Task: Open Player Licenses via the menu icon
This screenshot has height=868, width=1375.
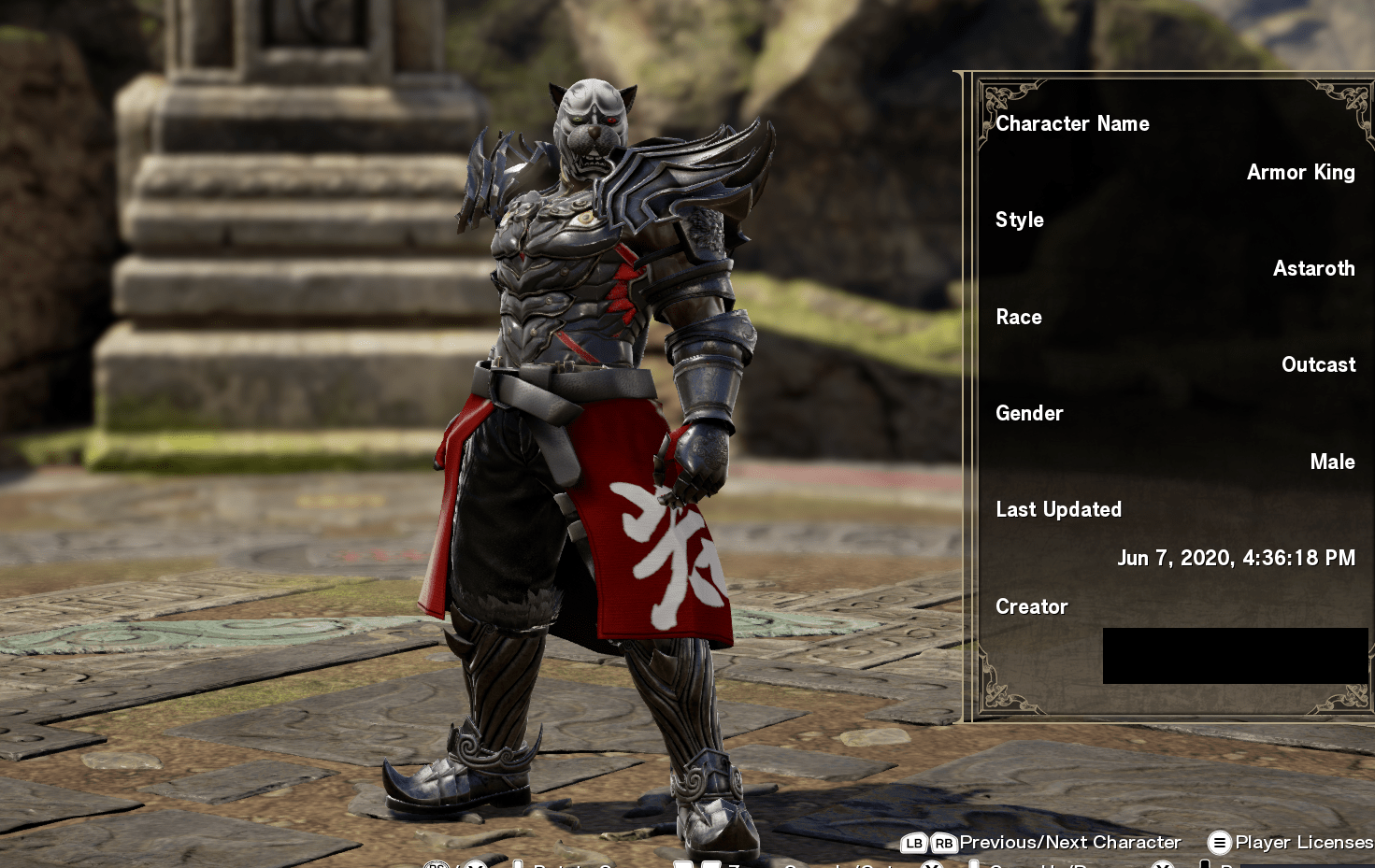Action: pos(1218,843)
